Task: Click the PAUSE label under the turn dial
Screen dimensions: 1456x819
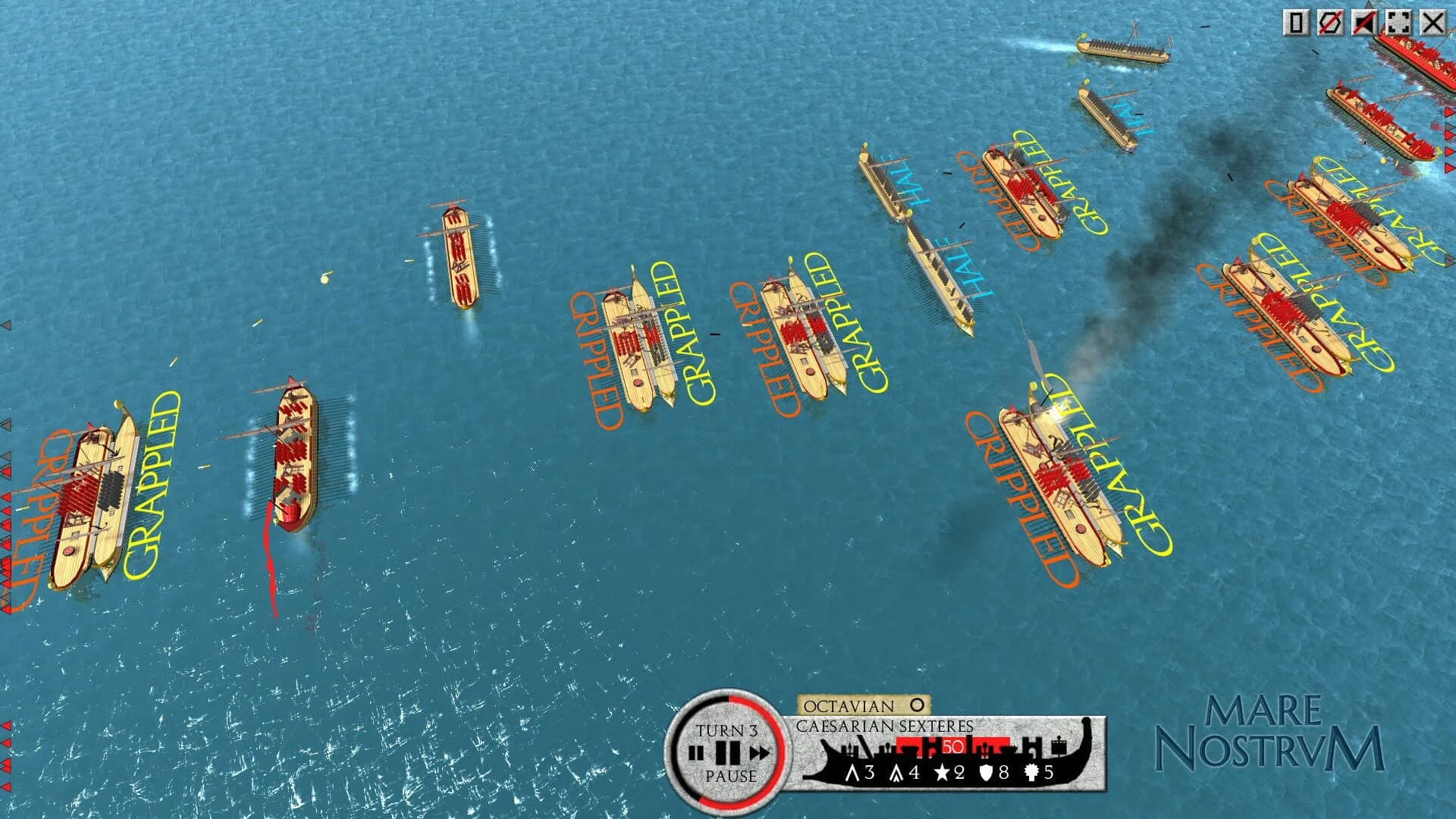Action: [x=730, y=776]
